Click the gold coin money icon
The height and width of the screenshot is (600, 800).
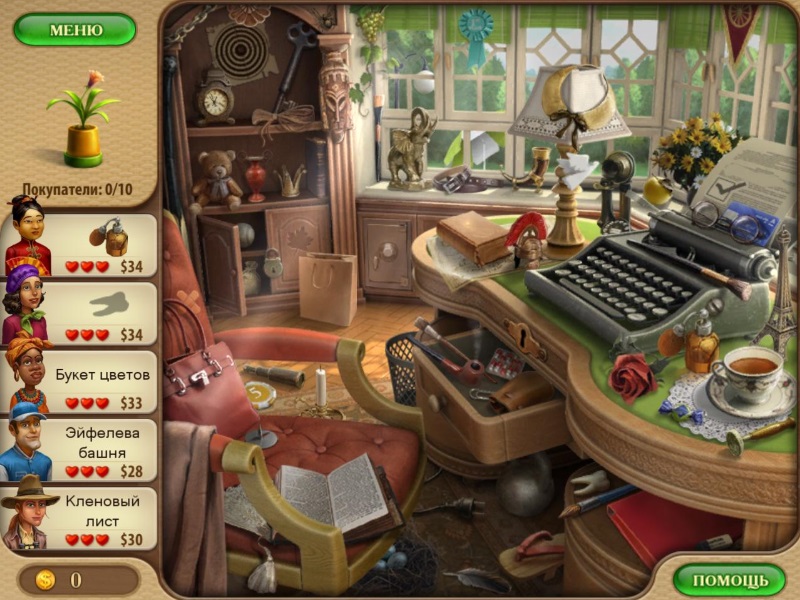(x=45, y=579)
